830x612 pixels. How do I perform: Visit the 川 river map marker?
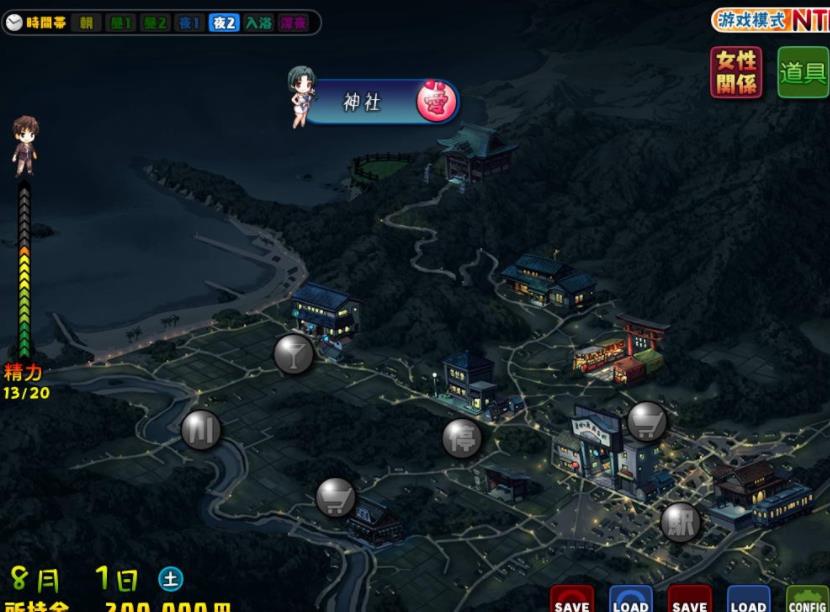201,430
